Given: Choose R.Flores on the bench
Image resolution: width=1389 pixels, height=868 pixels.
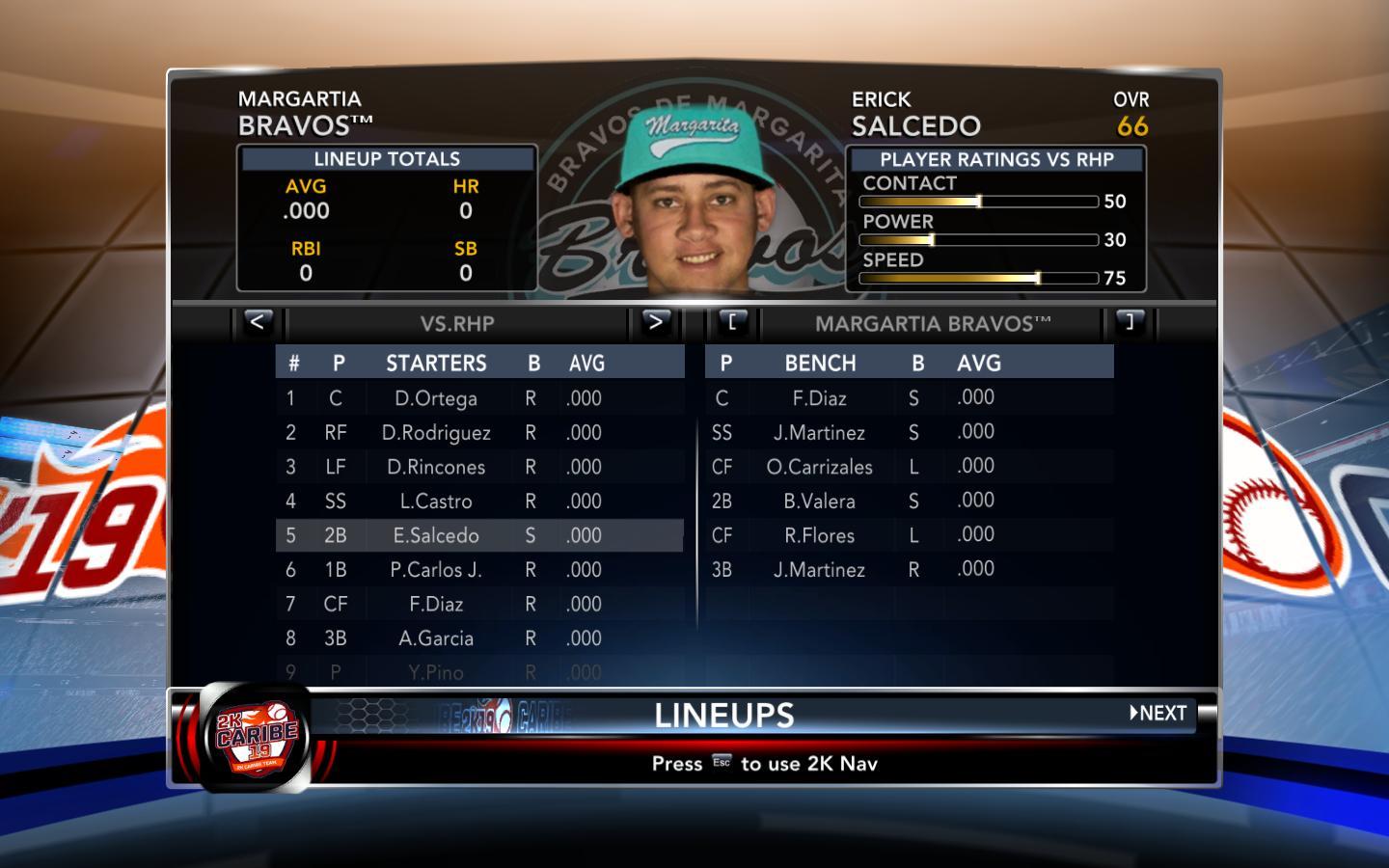Looking at the screenshot, I should tap(820, 535).
